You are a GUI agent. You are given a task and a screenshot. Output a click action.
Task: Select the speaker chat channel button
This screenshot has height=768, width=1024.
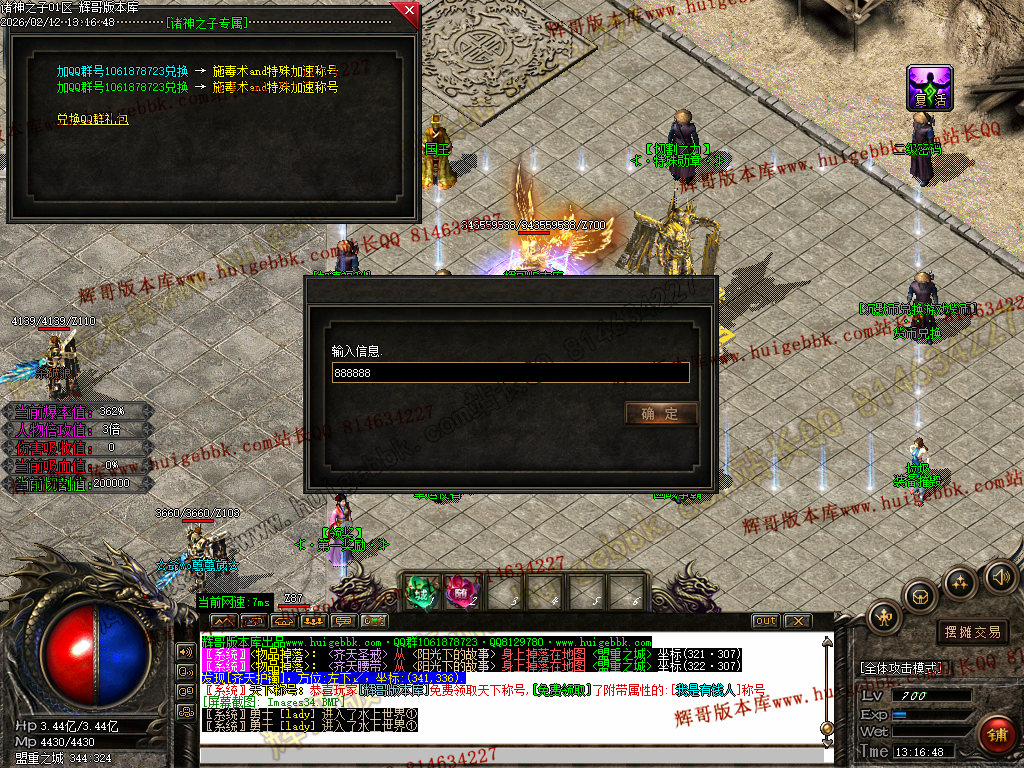(x=186, y=651)
